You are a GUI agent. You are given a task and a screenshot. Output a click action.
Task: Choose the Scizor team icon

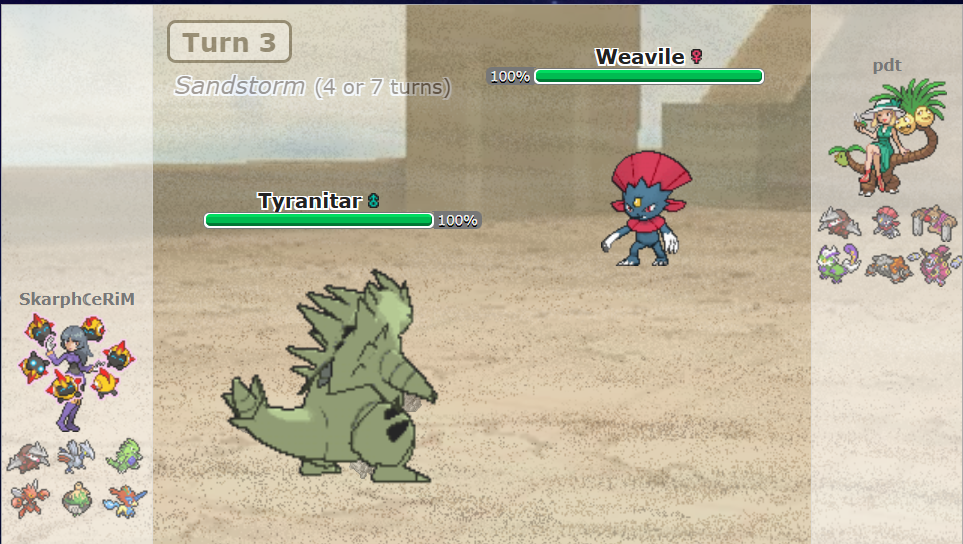point(27,497)
